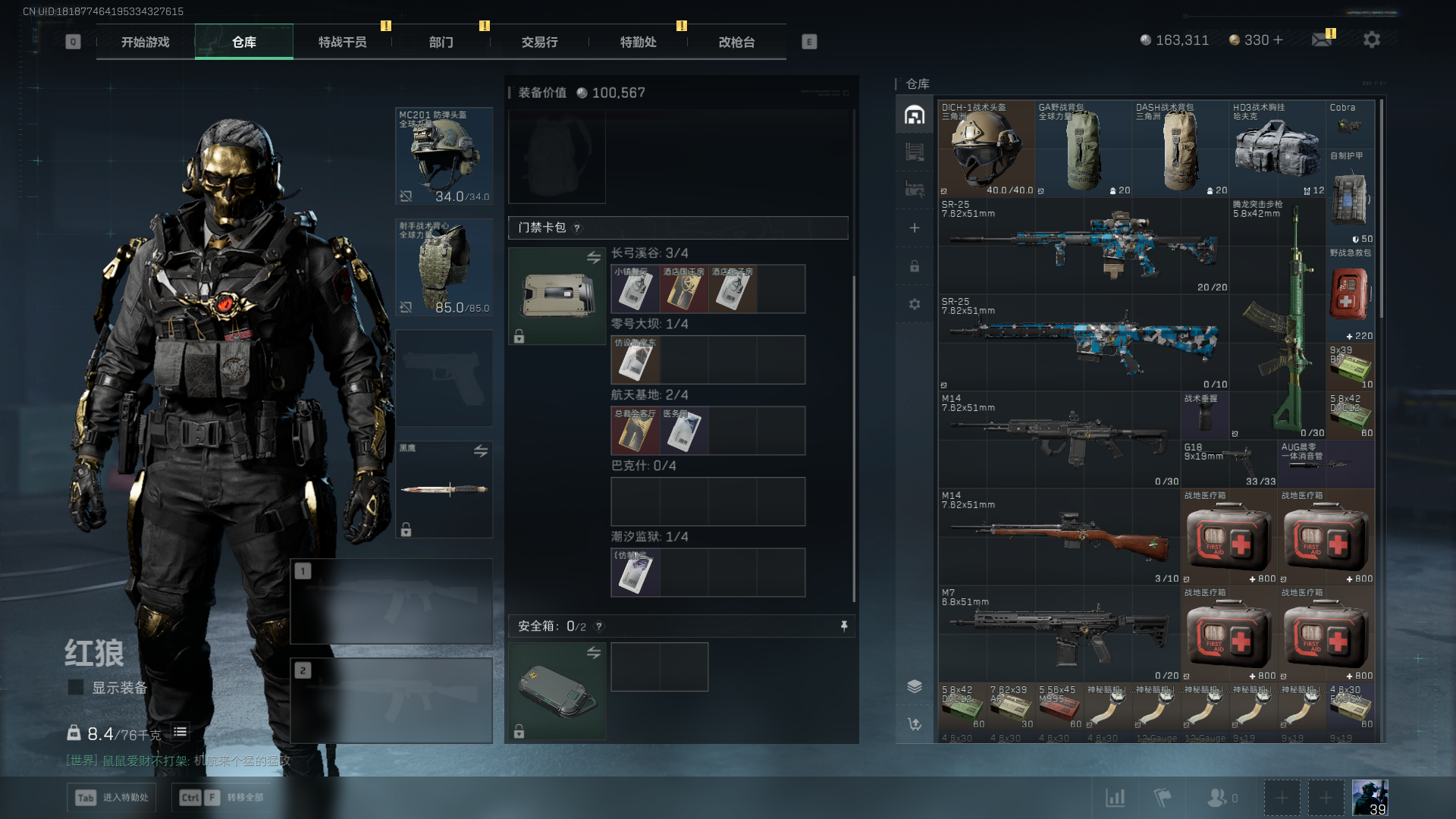Click the 门禁卡包 keycard wallet slot

pos(557,296)
